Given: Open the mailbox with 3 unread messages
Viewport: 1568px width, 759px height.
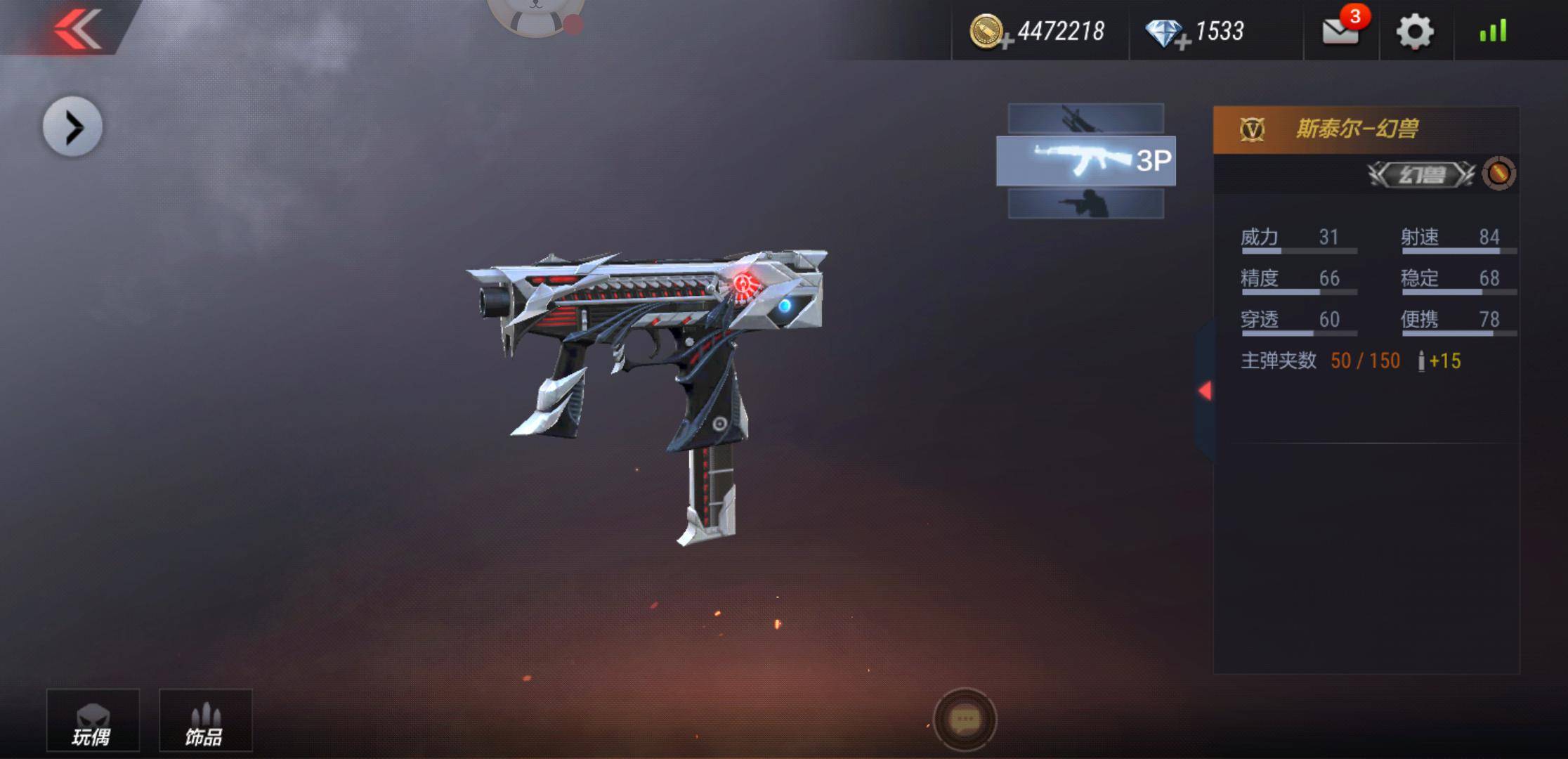Looking at the screenshot, I should pos(1340,31).
